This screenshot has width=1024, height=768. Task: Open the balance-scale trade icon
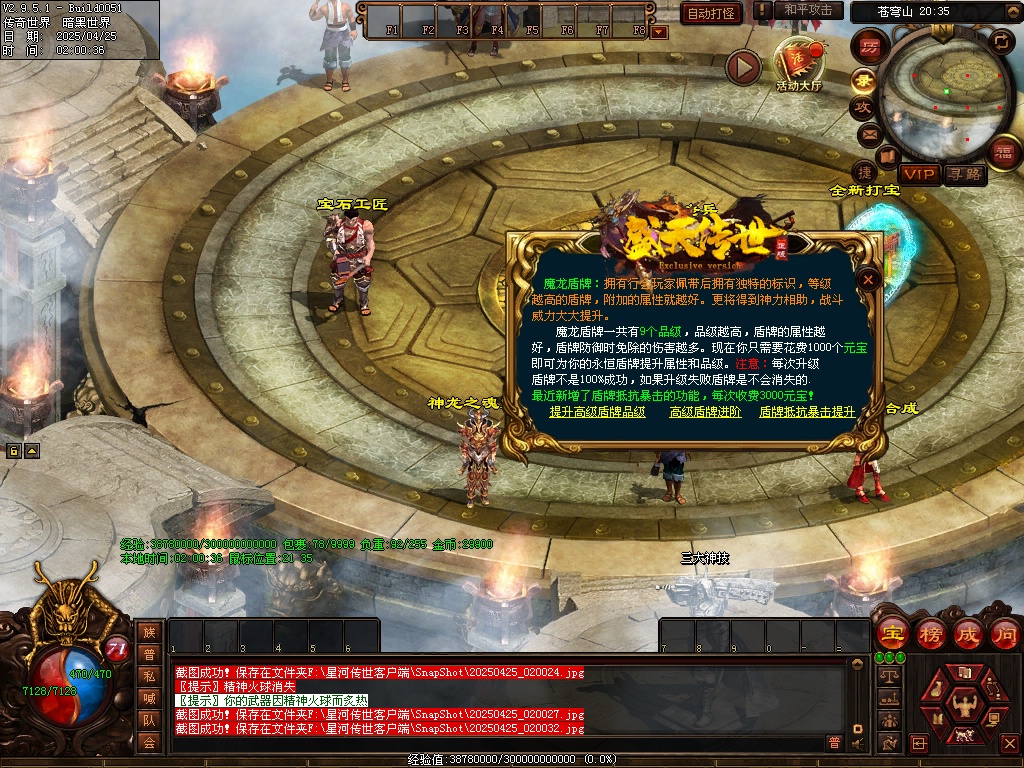(887, 677)
